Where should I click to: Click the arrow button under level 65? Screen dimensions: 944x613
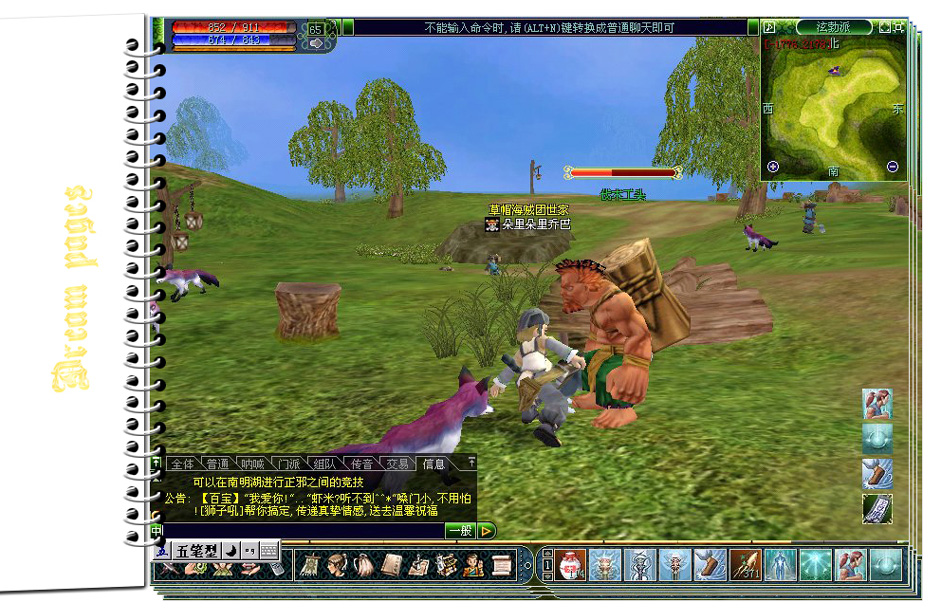[x=316, y=44]
